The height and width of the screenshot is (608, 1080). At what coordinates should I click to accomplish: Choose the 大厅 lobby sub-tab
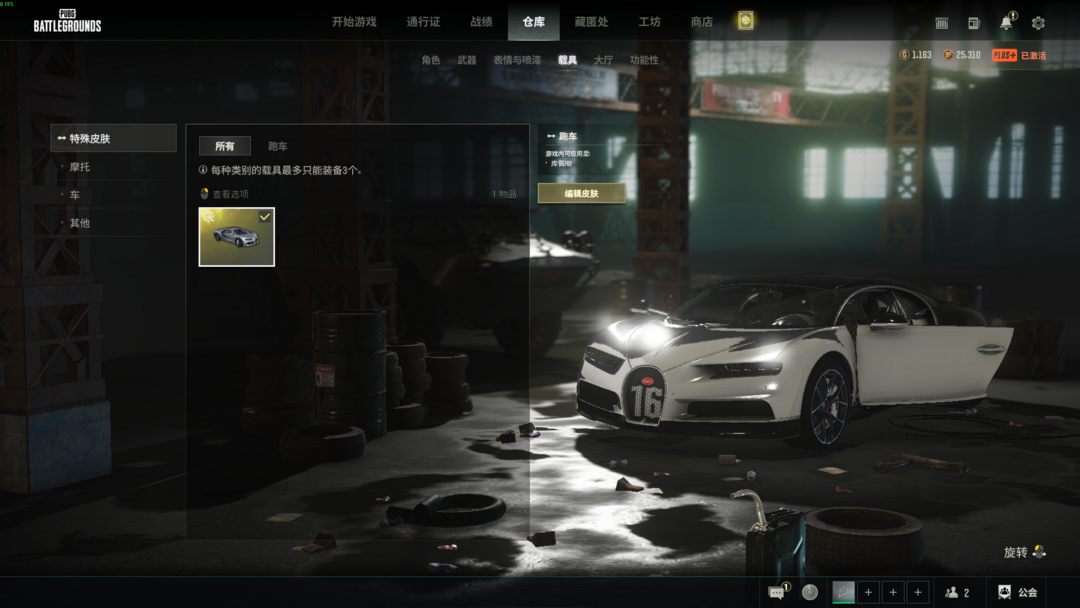(x=603, y=60)
